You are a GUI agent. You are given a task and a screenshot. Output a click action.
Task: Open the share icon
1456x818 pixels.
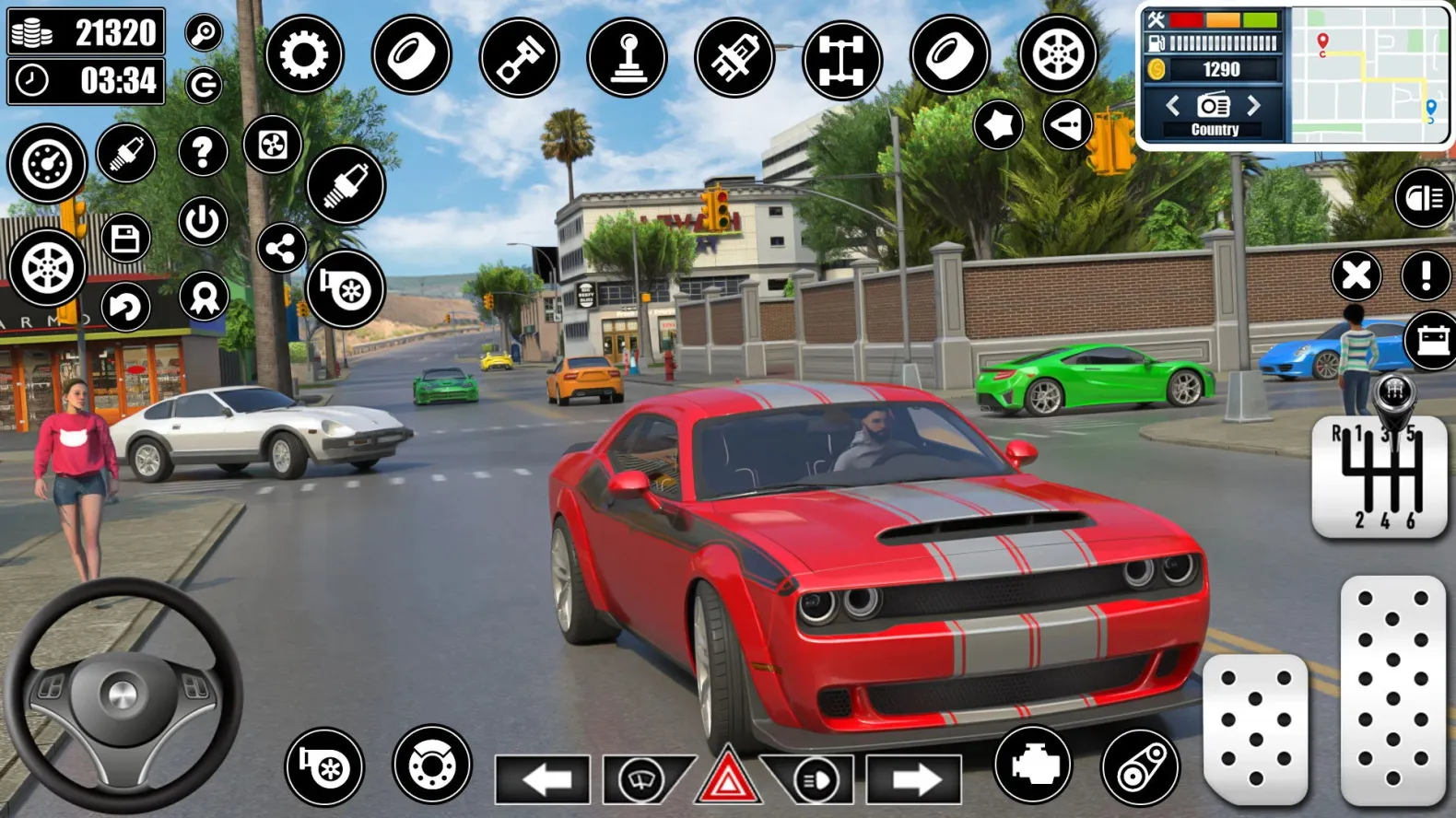pyautogui.click(x=281, y=246)
